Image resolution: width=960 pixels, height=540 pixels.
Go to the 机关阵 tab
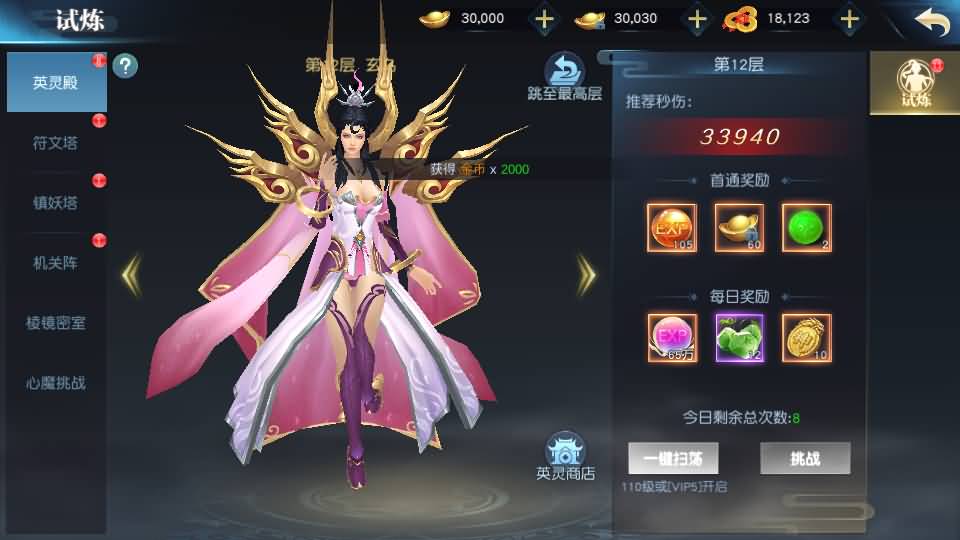point(55,263)
